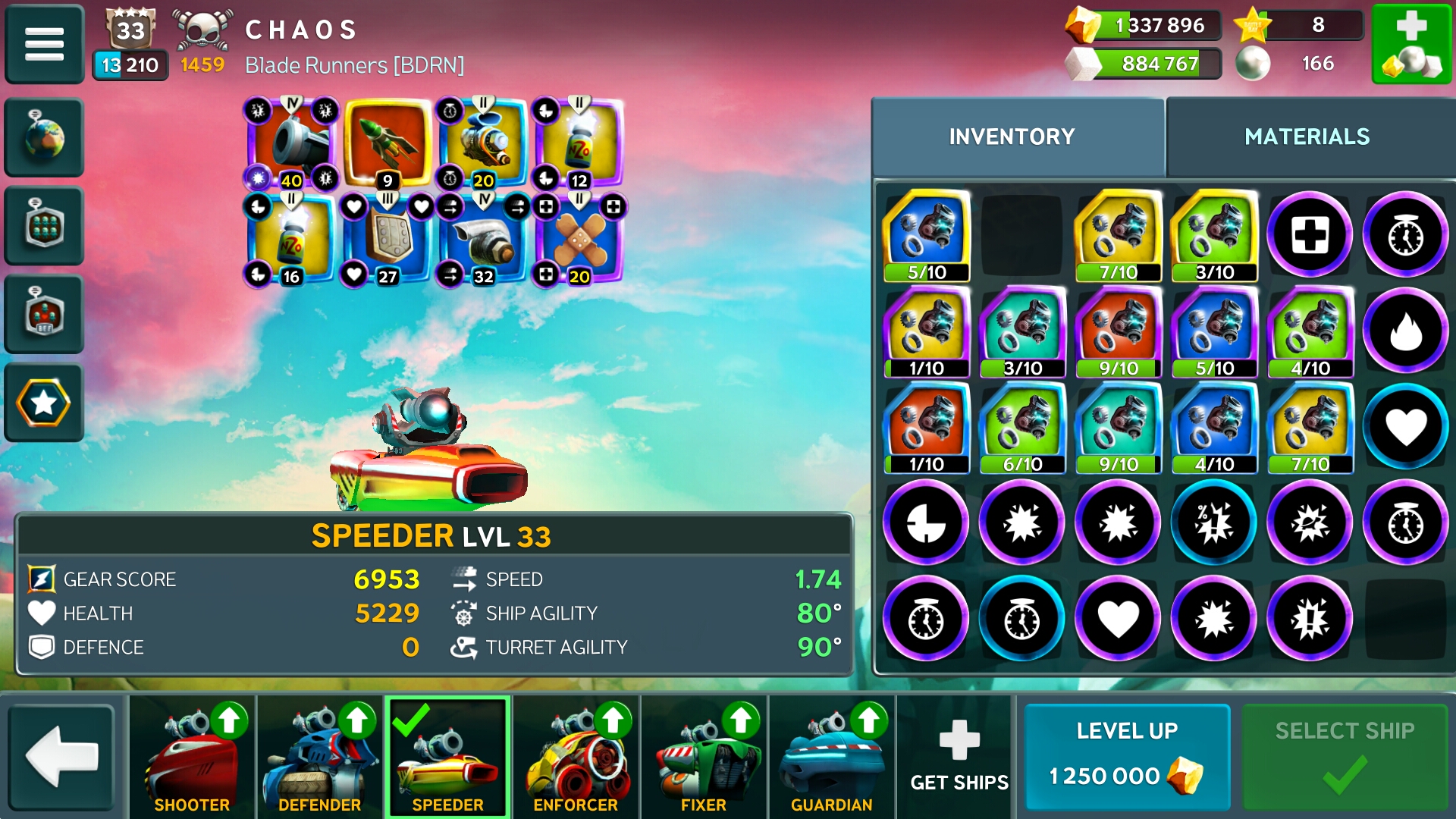Image resolution: width=1456 pixels, height=819 pixels.
Task: Select the Fixer ship
Action: 704,757
